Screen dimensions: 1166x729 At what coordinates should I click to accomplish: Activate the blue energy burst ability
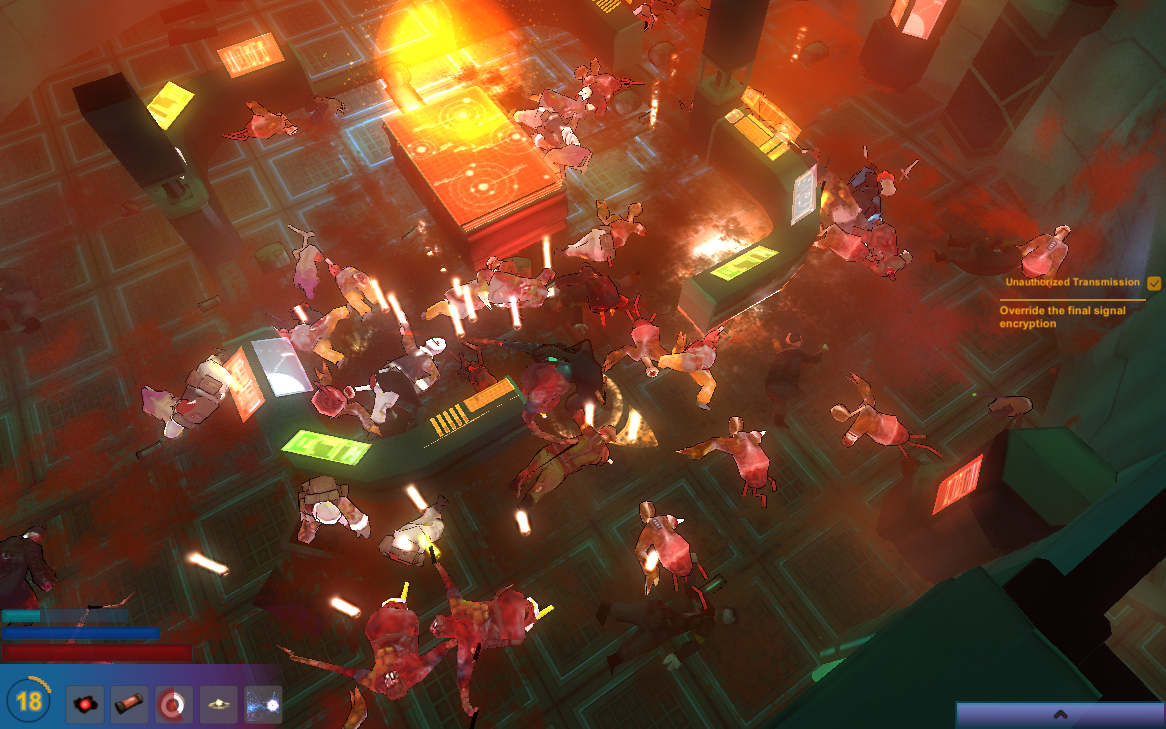click(263, 704)
